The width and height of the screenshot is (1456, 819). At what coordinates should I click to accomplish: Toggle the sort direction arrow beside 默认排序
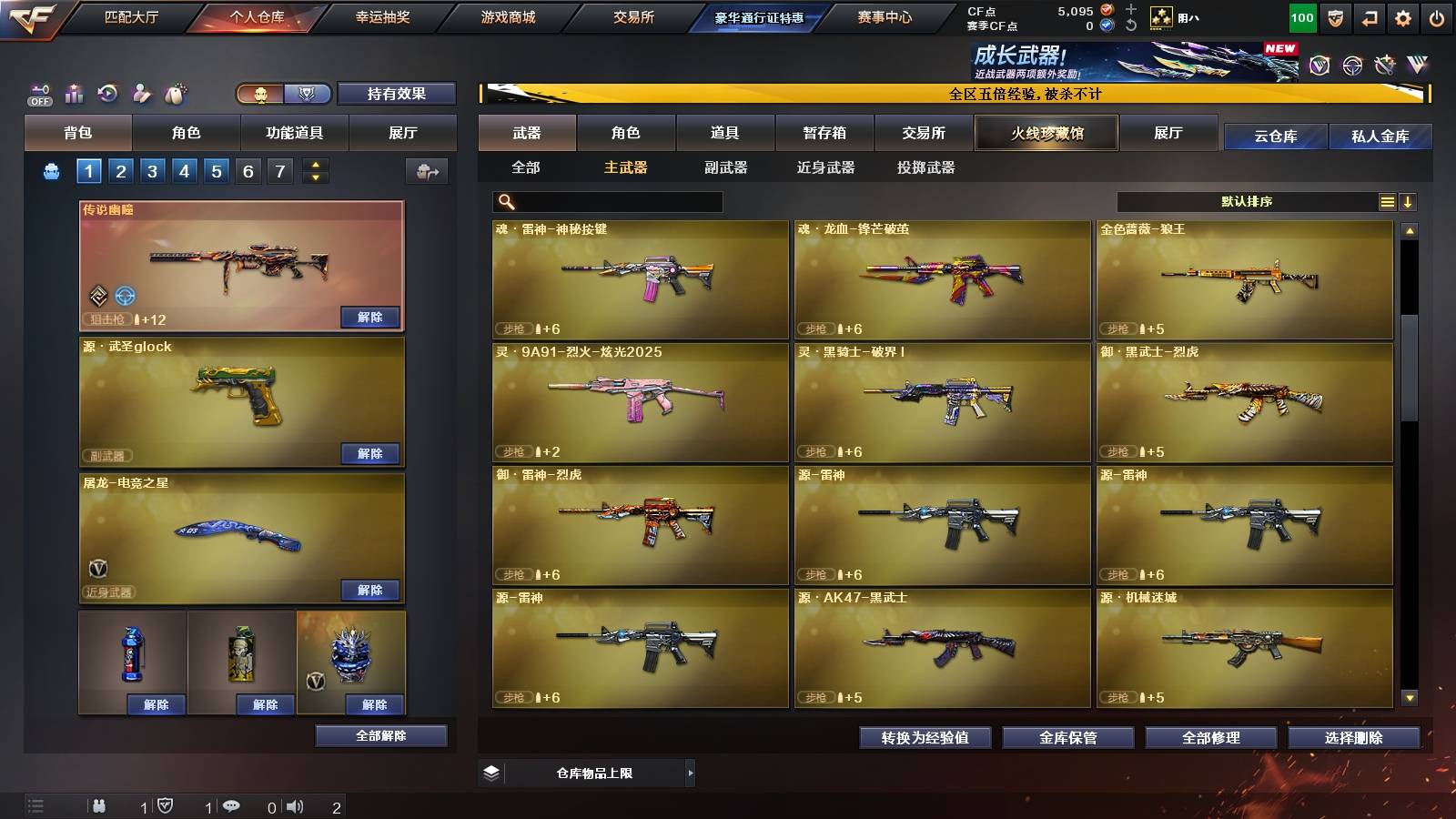coord(1409,201)
